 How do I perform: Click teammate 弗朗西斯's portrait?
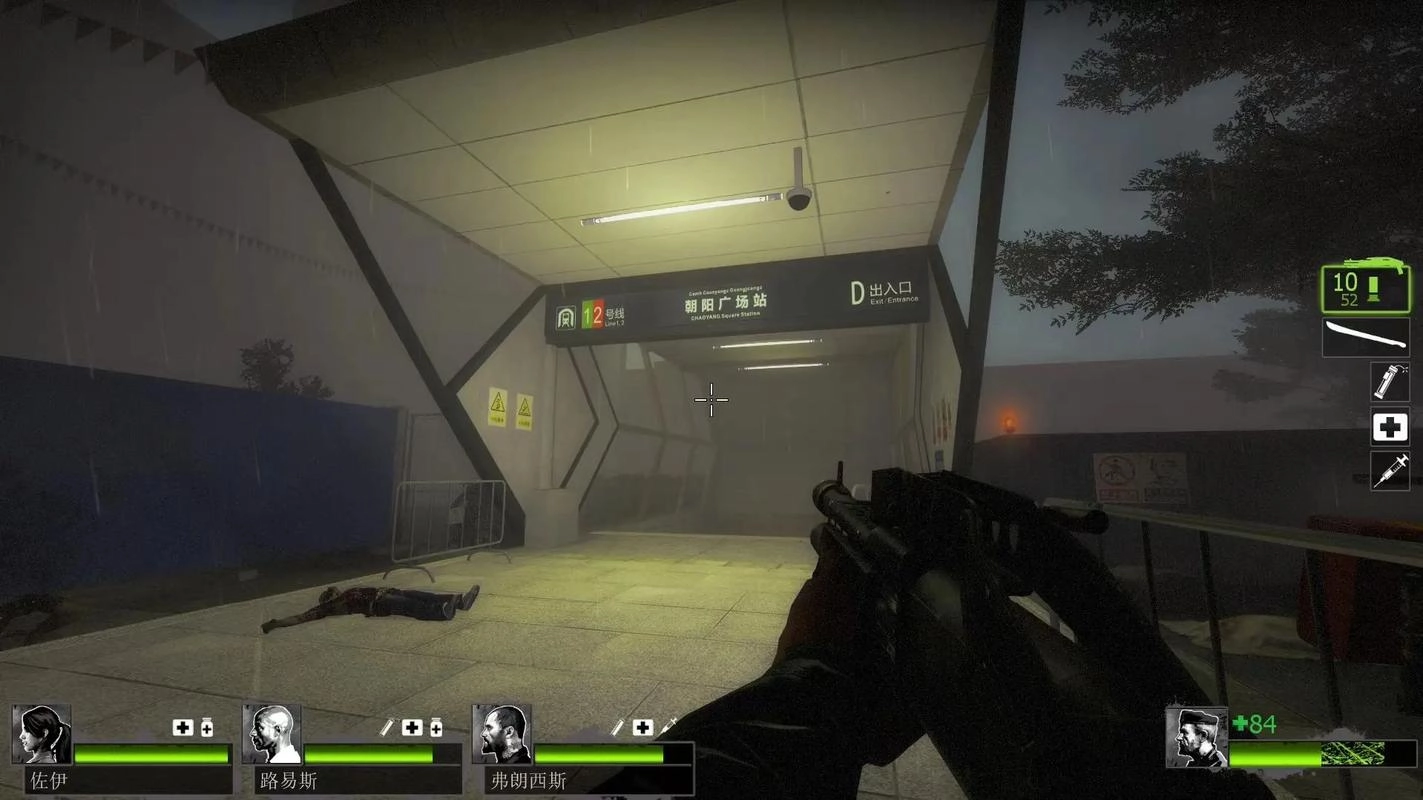[x=502, y=734]
